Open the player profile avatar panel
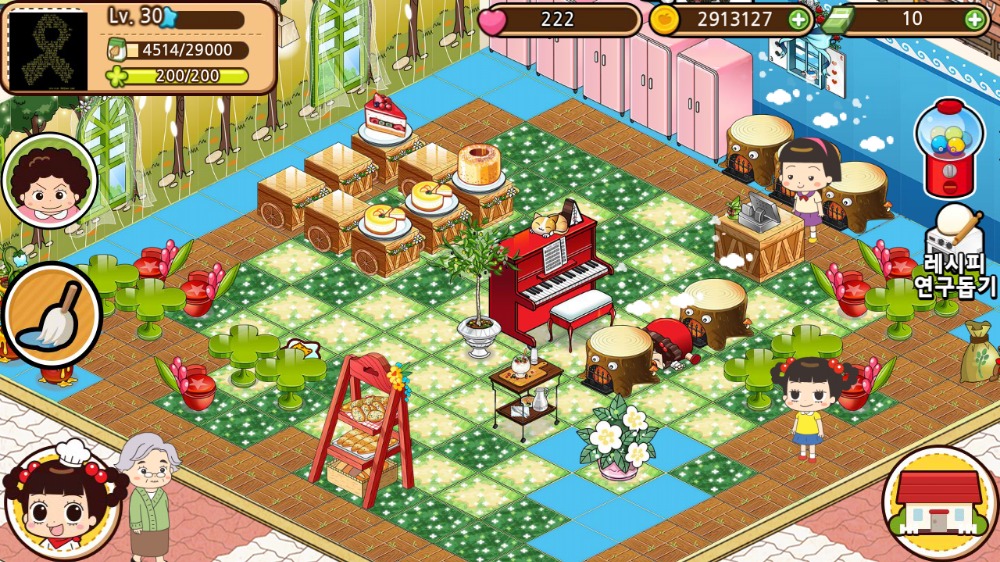This screenshot has width=1000, height=562. [48, 48]
